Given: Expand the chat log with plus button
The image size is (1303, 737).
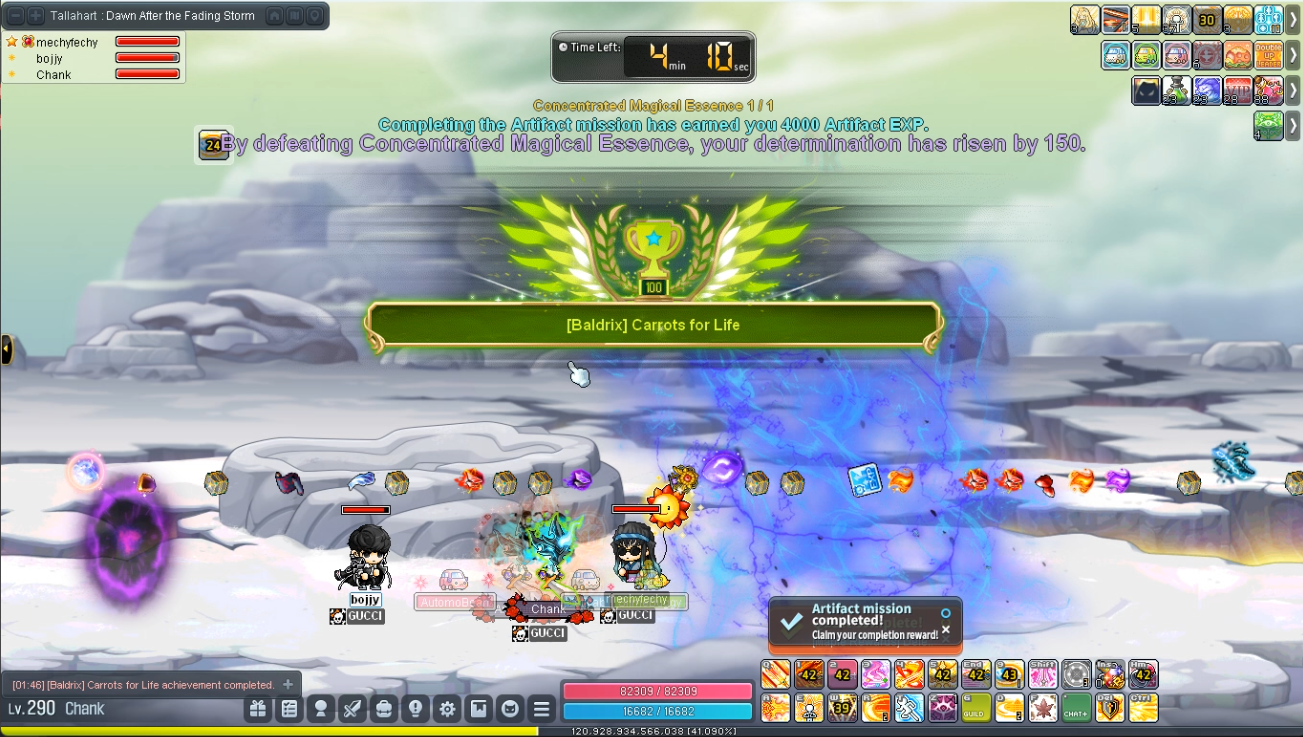Looking at the screenshot, I should point(288,685).
